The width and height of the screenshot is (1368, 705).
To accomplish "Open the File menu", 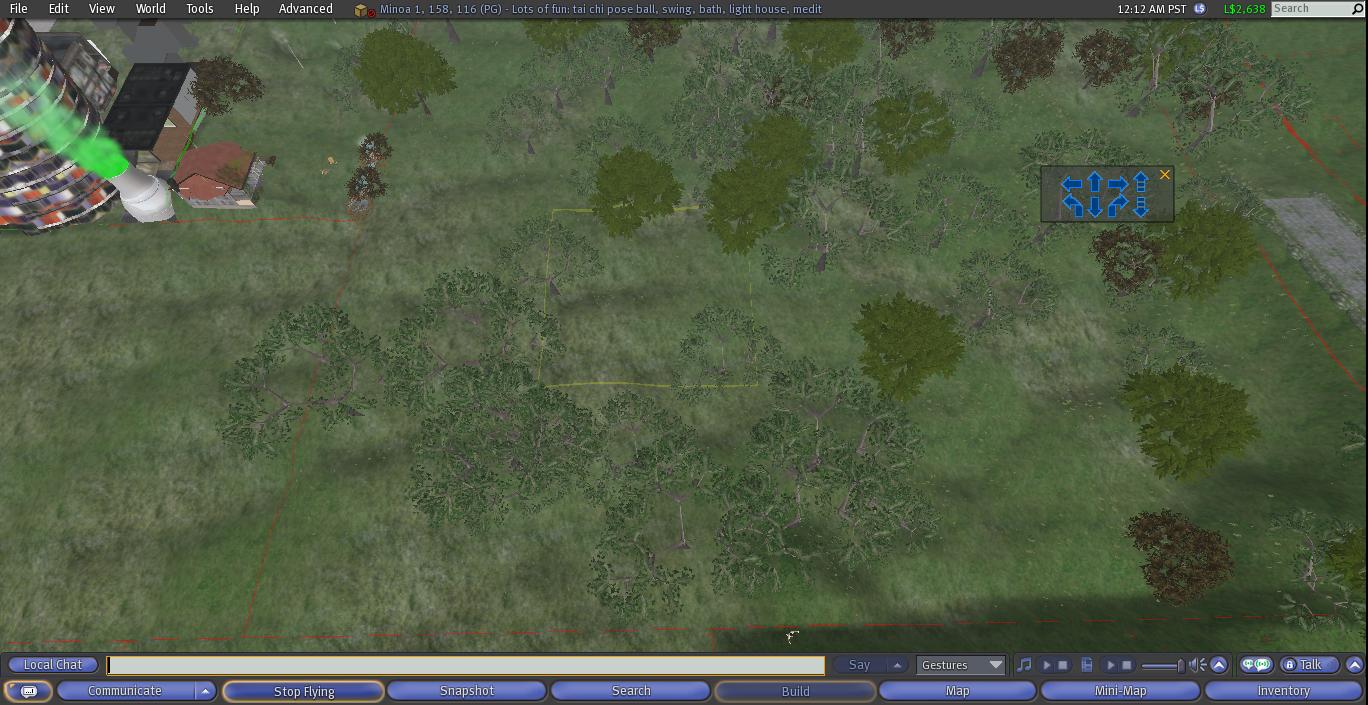I will coord(18,9).
